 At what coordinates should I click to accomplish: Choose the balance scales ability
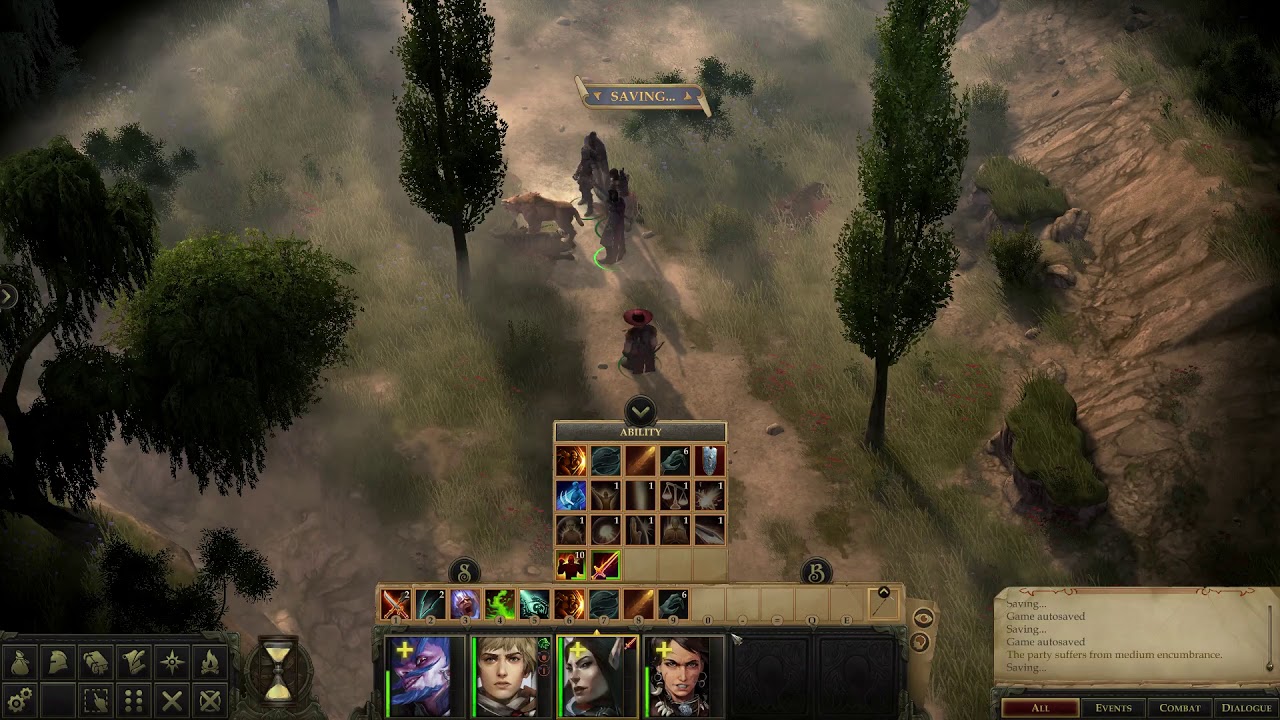674,496
